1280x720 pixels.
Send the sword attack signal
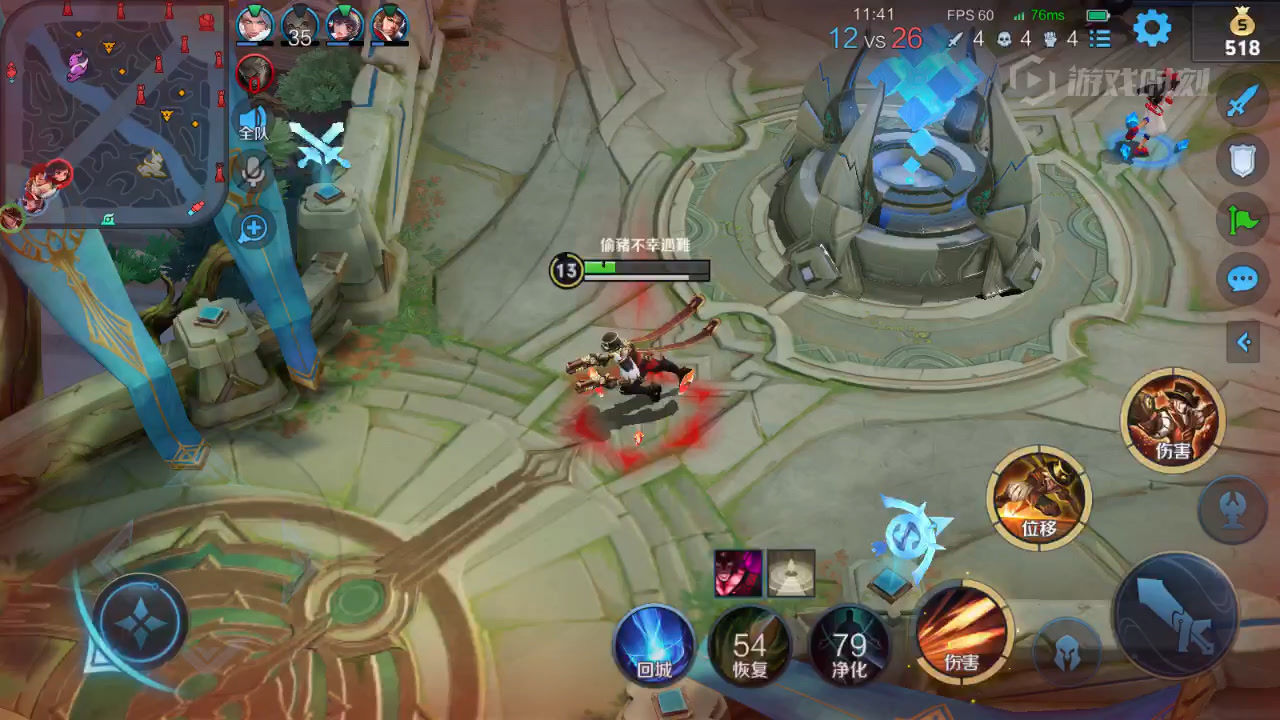click(1242, 99)
